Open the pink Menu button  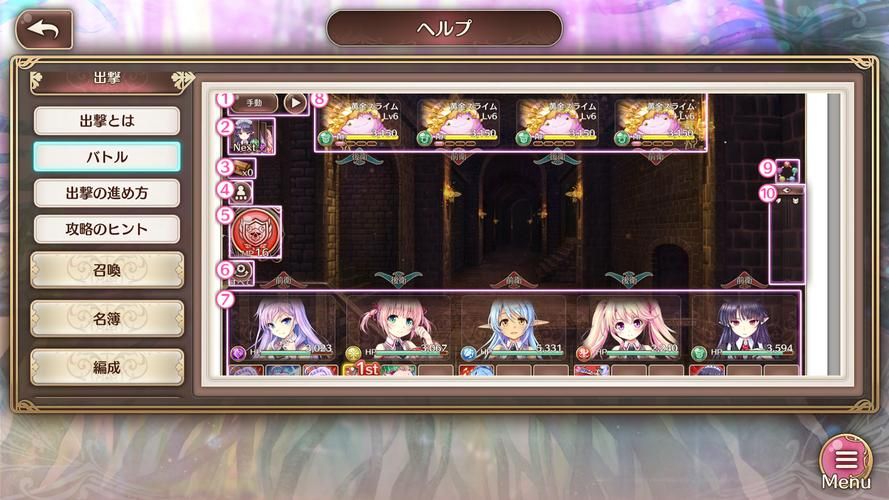tap(846, 461)
